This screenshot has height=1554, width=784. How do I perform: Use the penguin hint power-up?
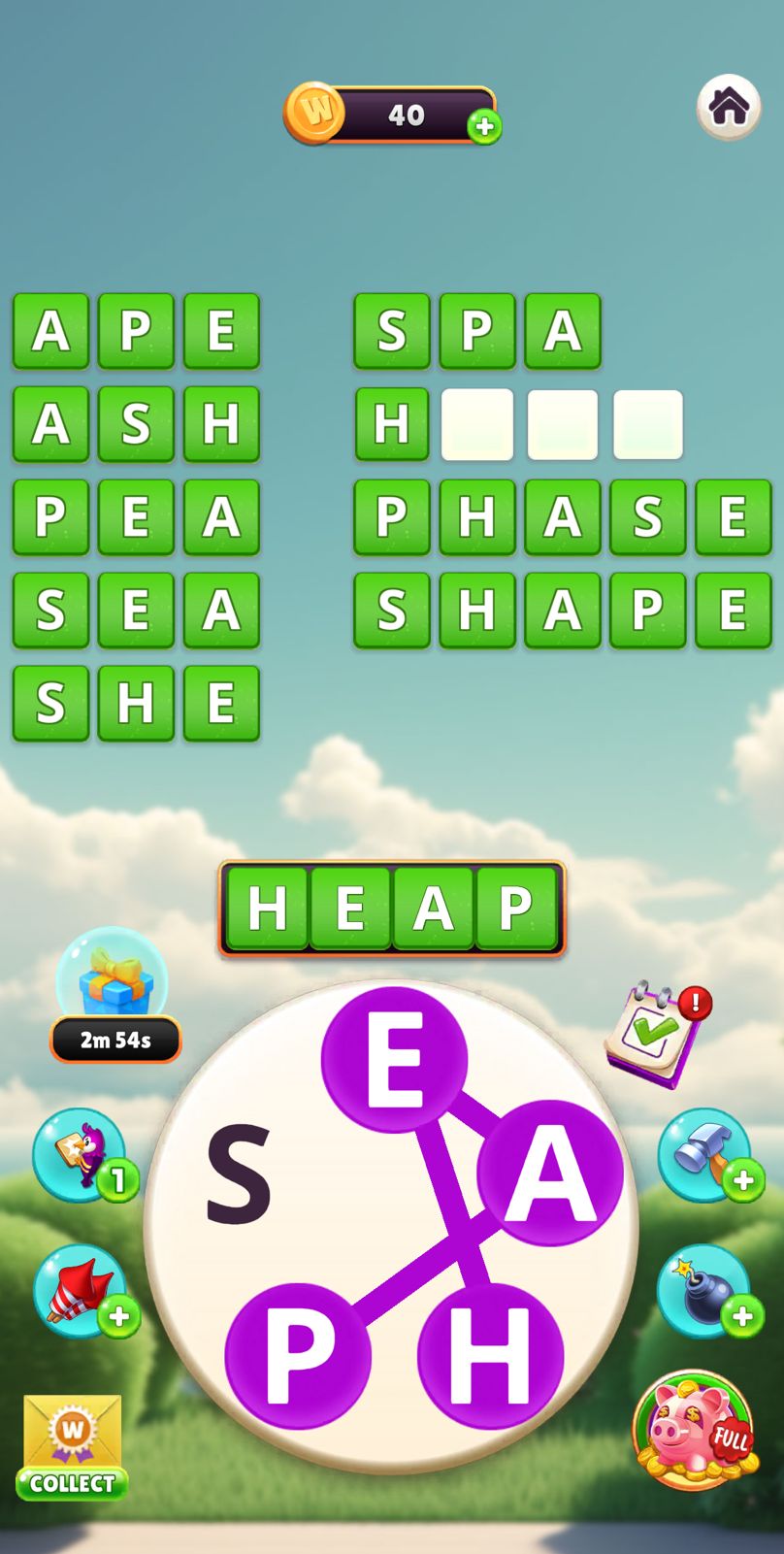point(82,1155)
